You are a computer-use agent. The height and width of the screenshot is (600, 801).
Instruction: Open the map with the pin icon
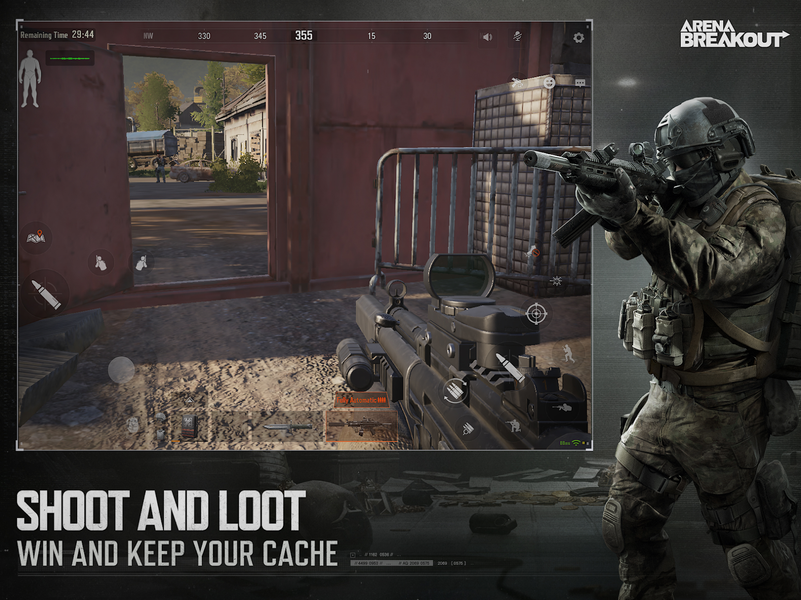click(x=35, y=237)
